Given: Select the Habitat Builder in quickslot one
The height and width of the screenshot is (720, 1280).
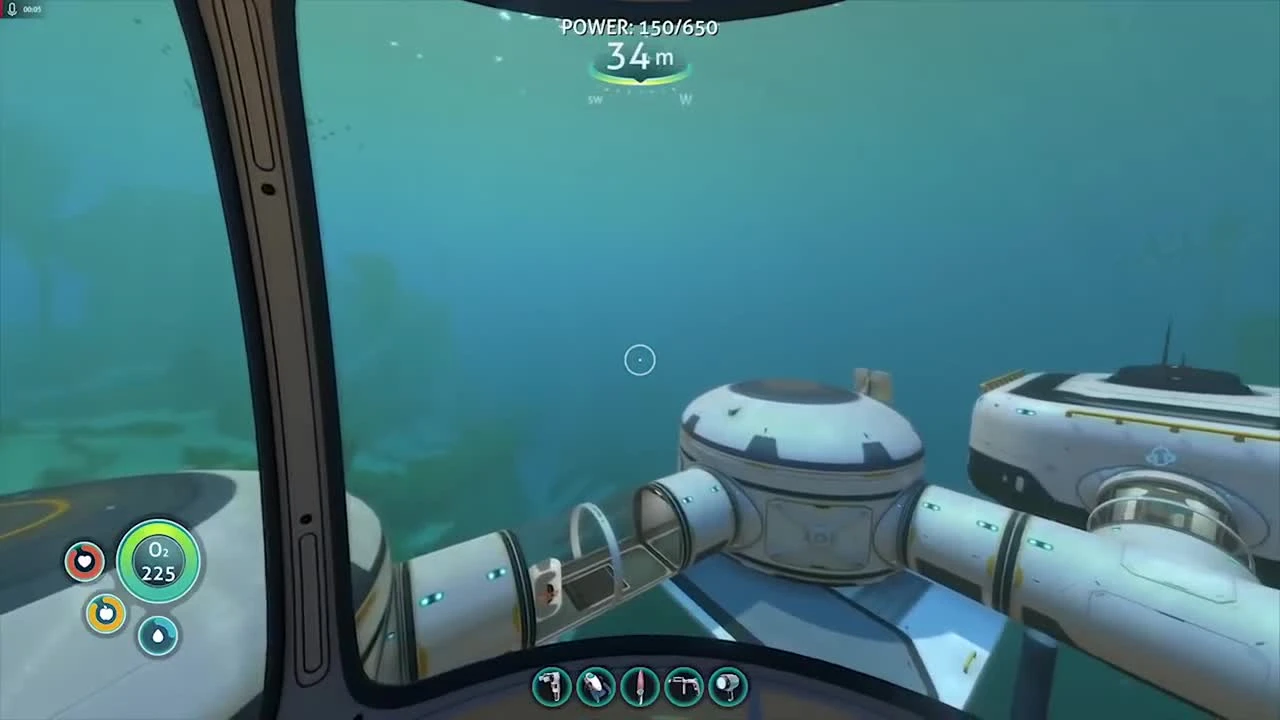Looking at the screenshot, I should click(551, 684).
